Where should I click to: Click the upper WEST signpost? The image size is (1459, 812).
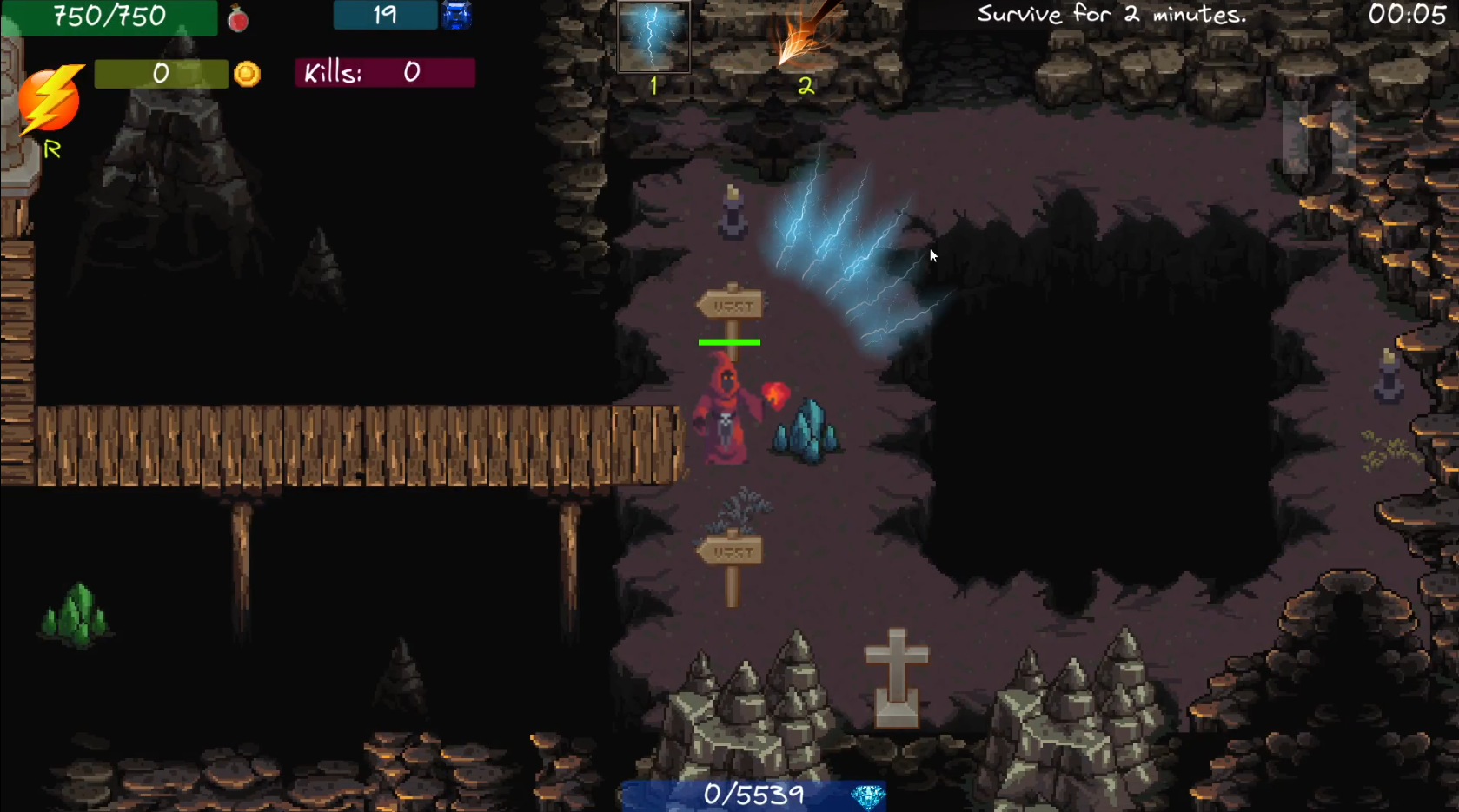pos(731,304)
